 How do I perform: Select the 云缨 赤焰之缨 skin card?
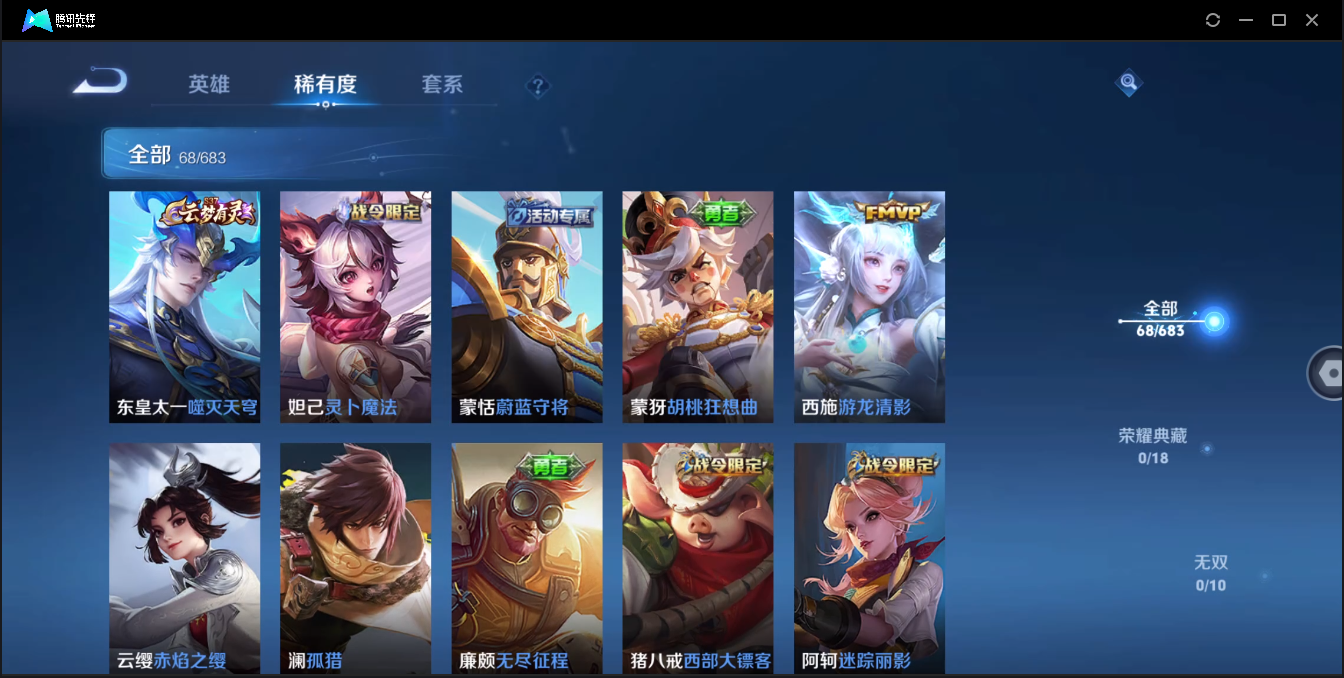point(184,558)
